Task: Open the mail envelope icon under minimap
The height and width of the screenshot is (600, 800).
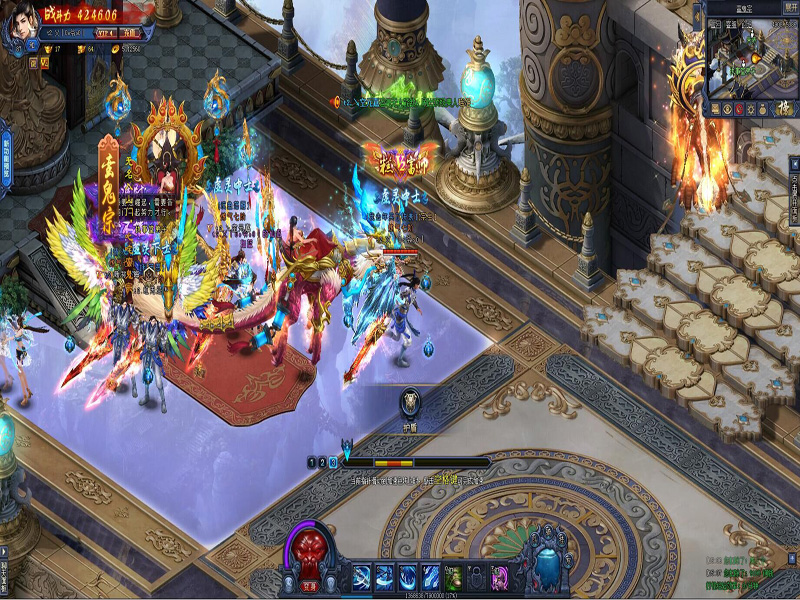Action: click(x=716, y=107)
